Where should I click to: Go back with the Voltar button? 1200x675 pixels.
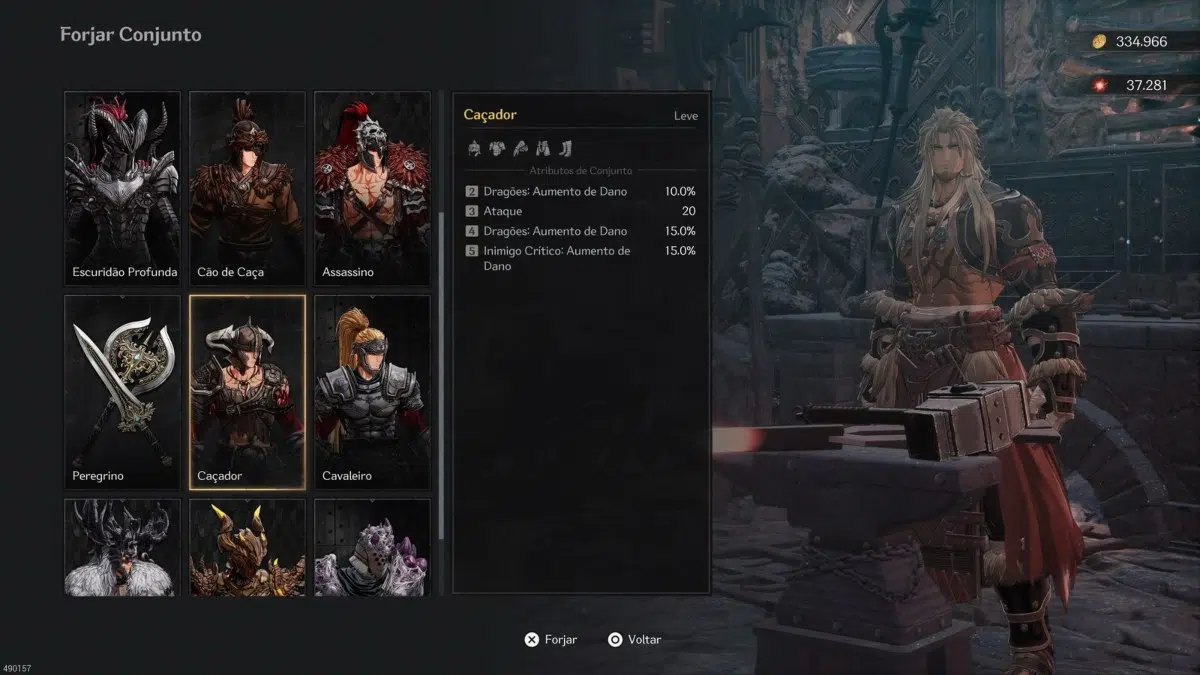634,640
